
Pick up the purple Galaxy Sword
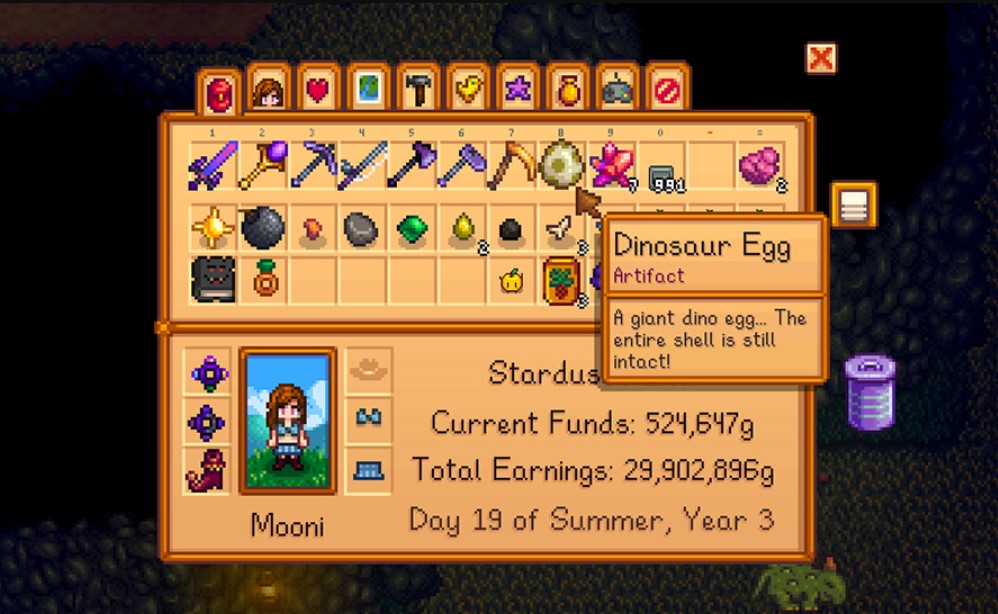212,166
